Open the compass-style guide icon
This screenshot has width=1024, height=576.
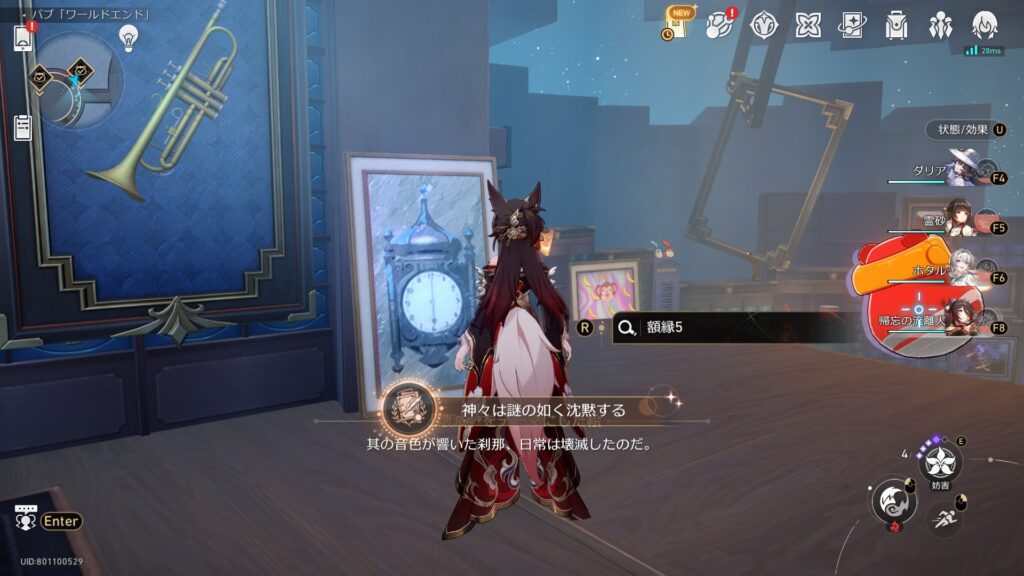[x=765, y=25]
